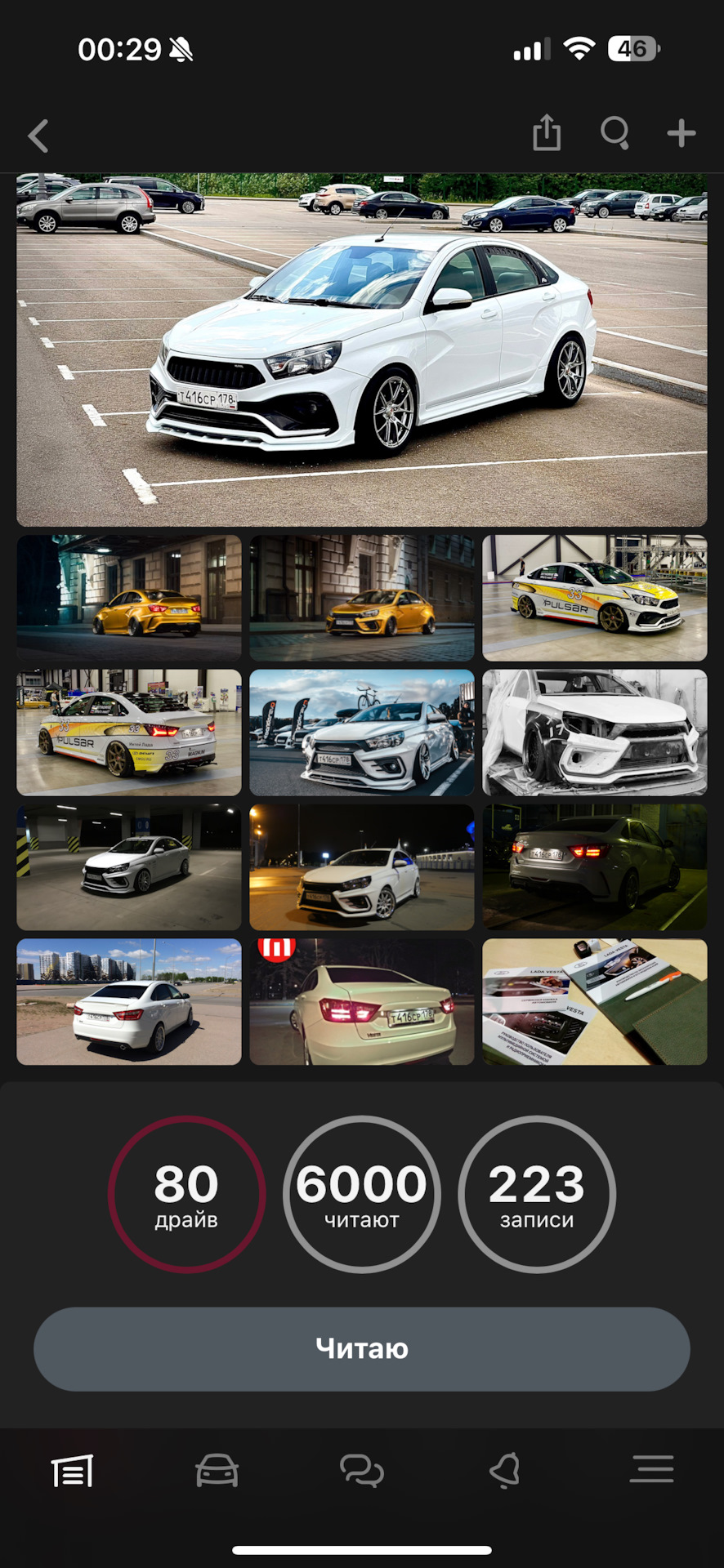Select the Pulsar race car rear thumbnail

tap(129, 733)
